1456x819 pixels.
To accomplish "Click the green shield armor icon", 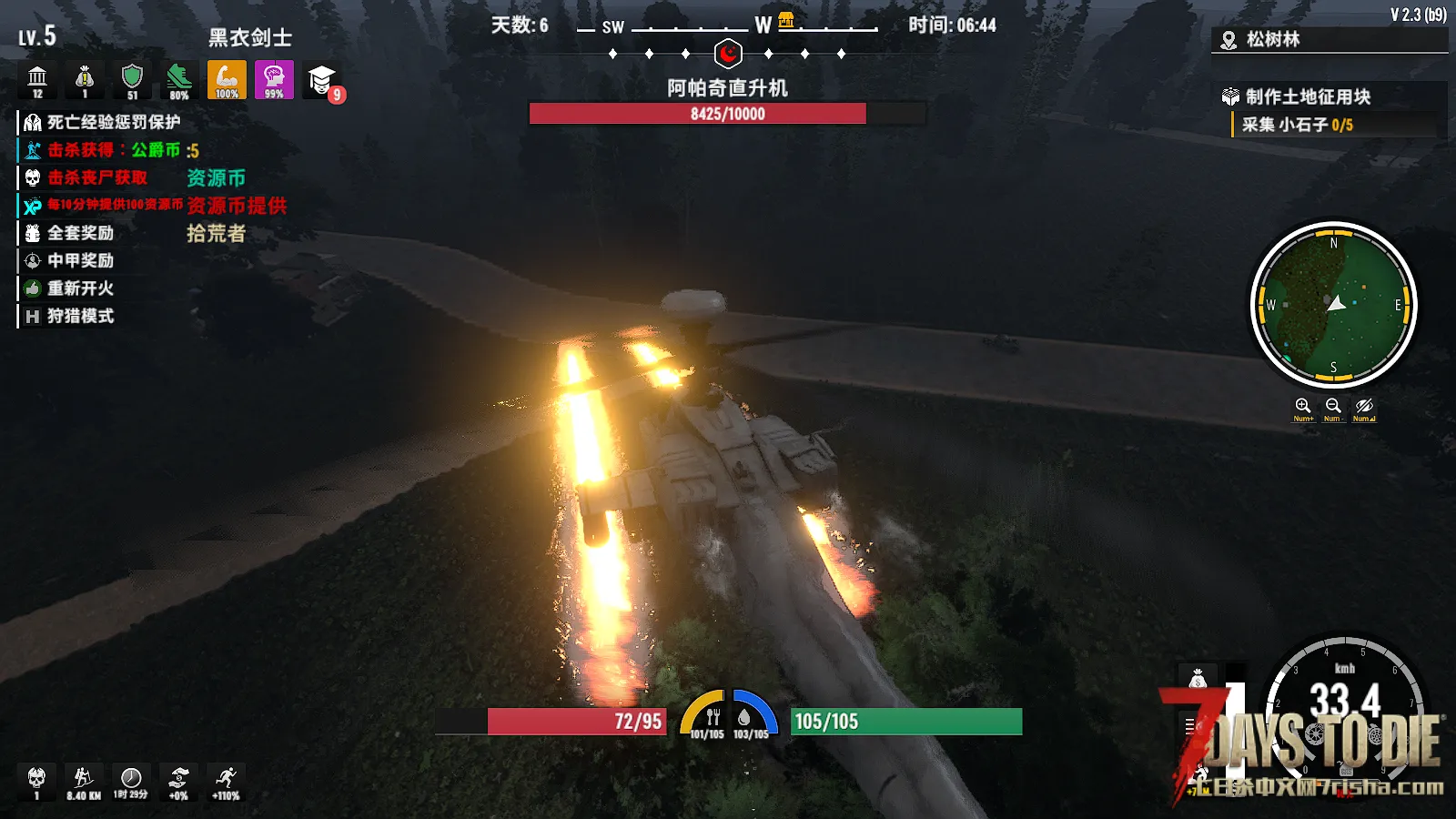I will point(132,79).
